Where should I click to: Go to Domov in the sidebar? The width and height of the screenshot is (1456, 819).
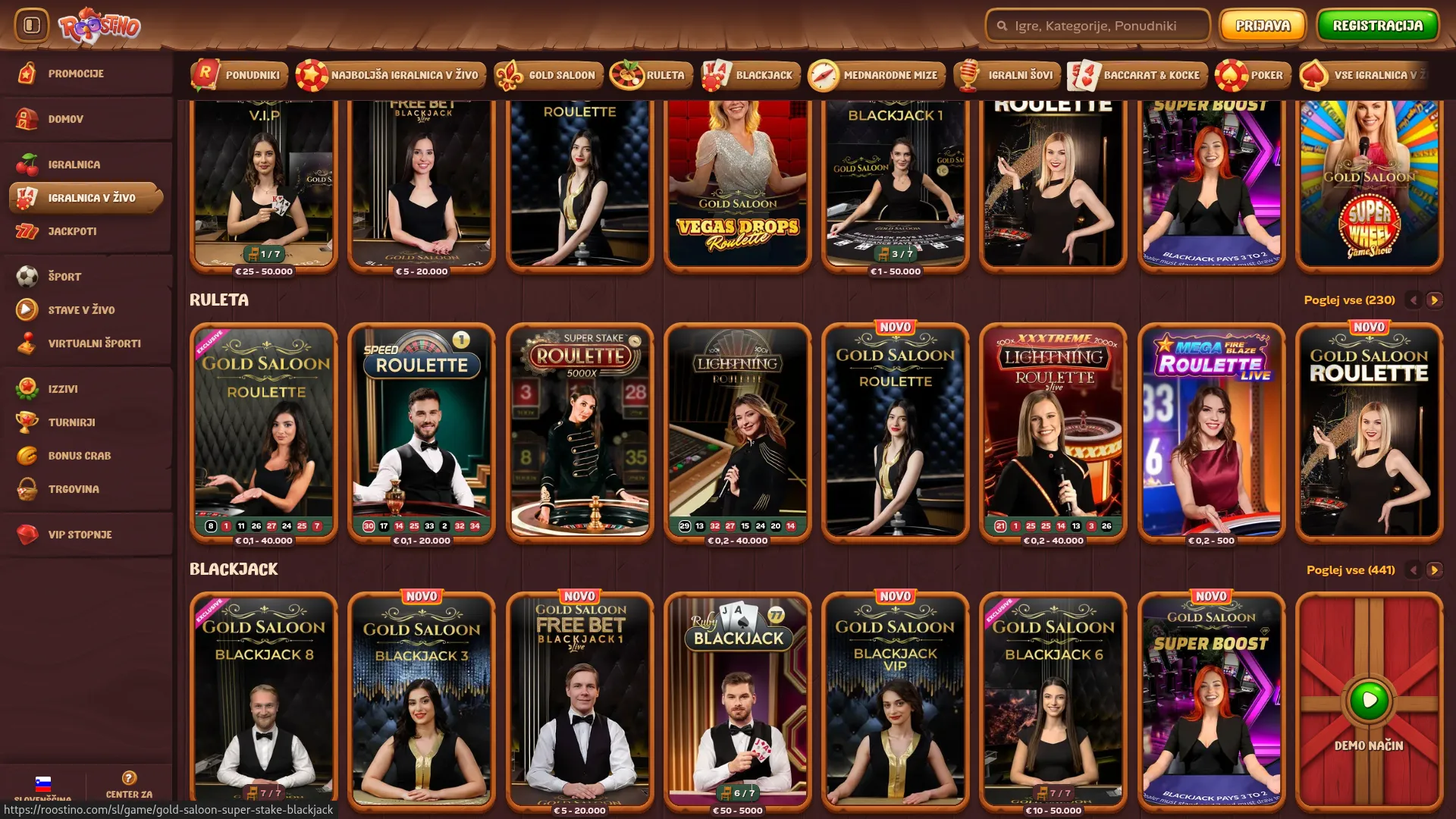pyautogui.click(x=66, y=119)
